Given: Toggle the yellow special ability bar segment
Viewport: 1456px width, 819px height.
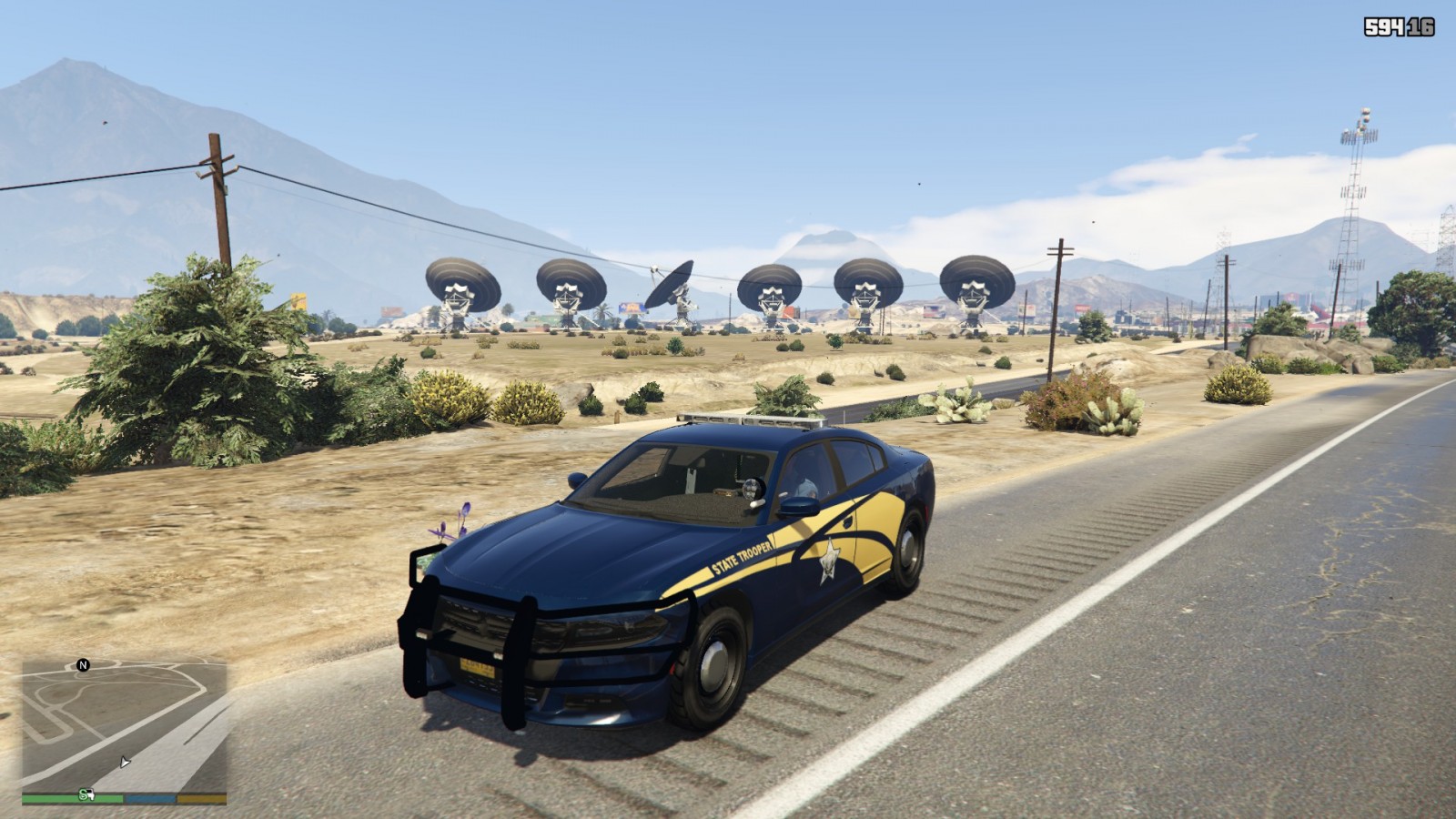Looking at the screenshot, I should (x=202, y=798).
